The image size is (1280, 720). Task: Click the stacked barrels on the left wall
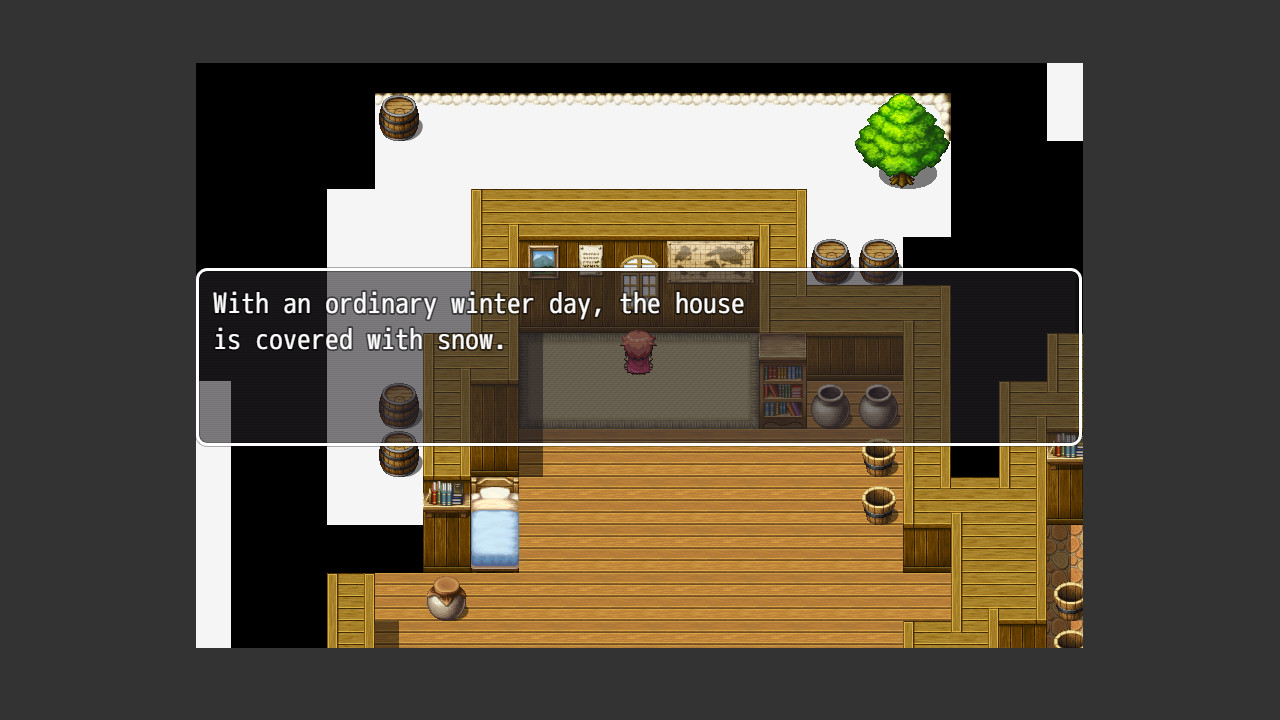coord(399,455)
